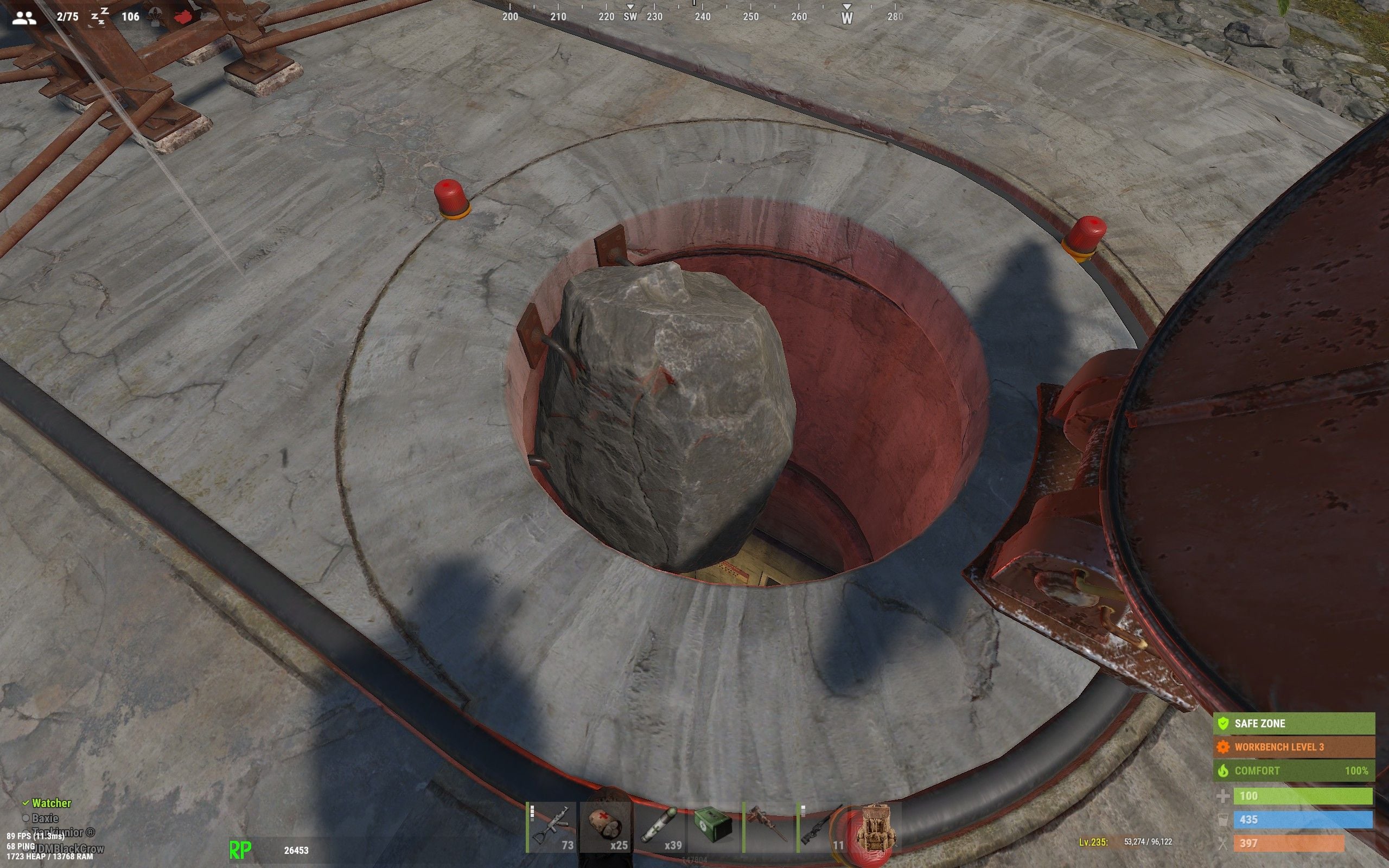The width and height of the screenshot is (1389, 868).
Task: Select the green medkit hotbar slot
Action: point(714,828)
